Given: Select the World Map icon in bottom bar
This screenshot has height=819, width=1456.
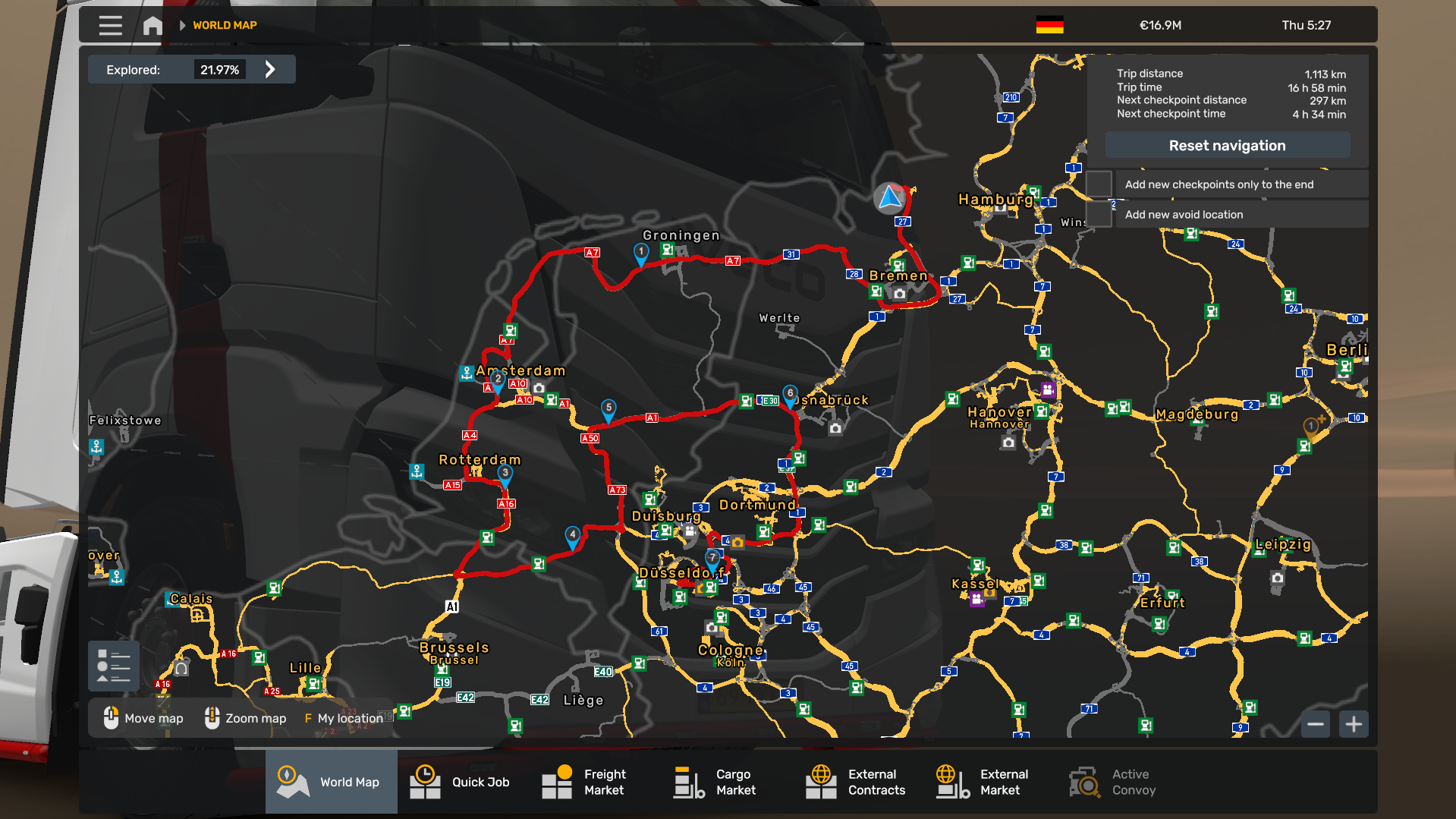Looking at the screenshot, I should coord(292,782).
